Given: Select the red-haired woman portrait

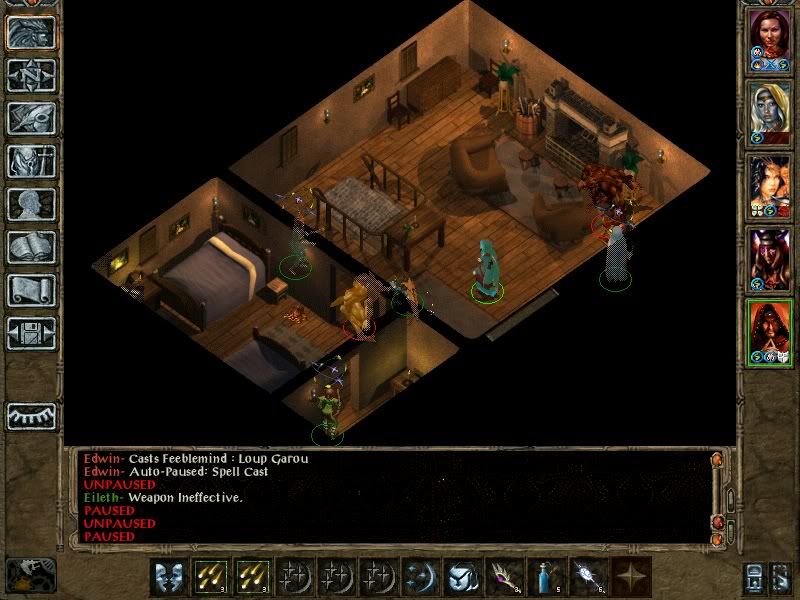Looking at the screenshot, I should [770, 41].
